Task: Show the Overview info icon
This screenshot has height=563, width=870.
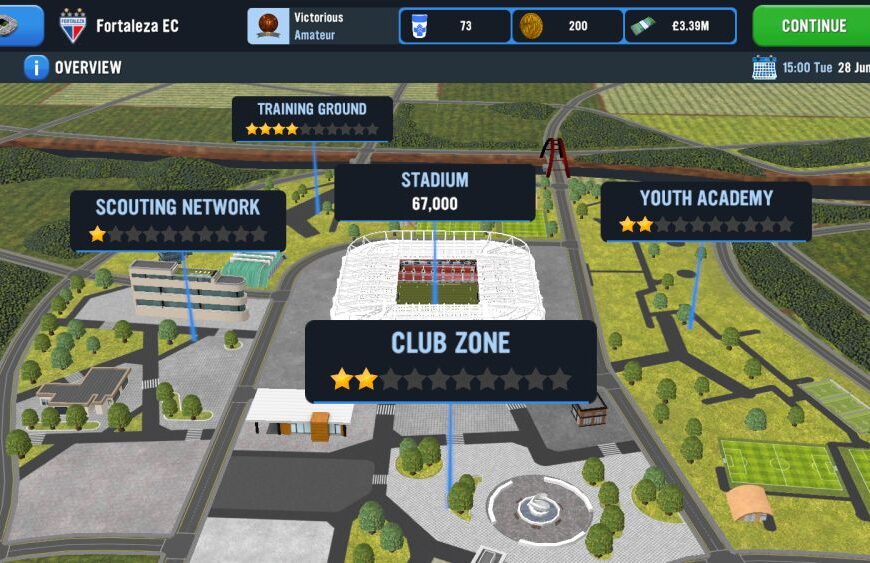Action: pyautogui.click(x=36, y=68)
